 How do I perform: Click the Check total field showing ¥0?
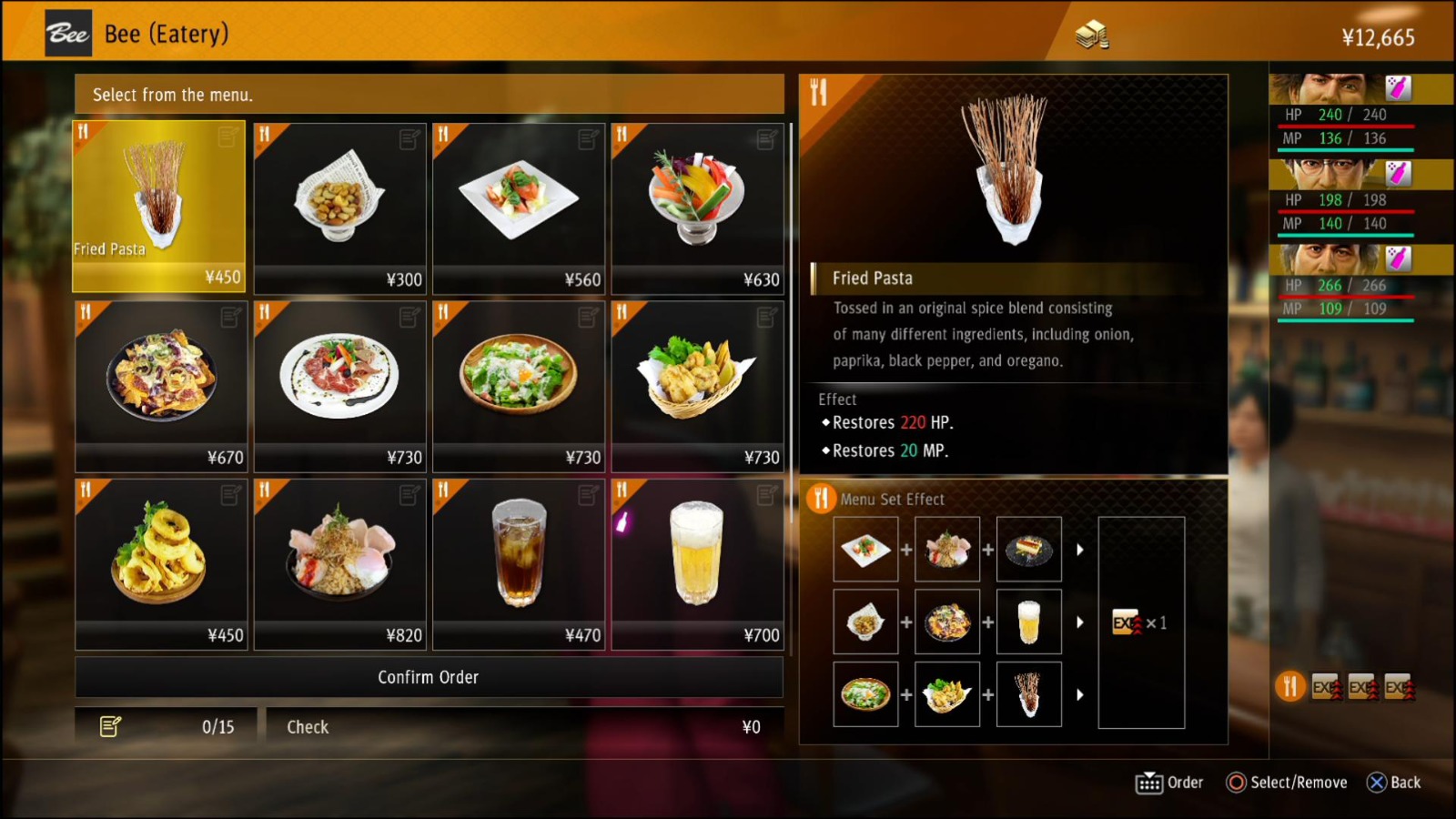(523, 726)
